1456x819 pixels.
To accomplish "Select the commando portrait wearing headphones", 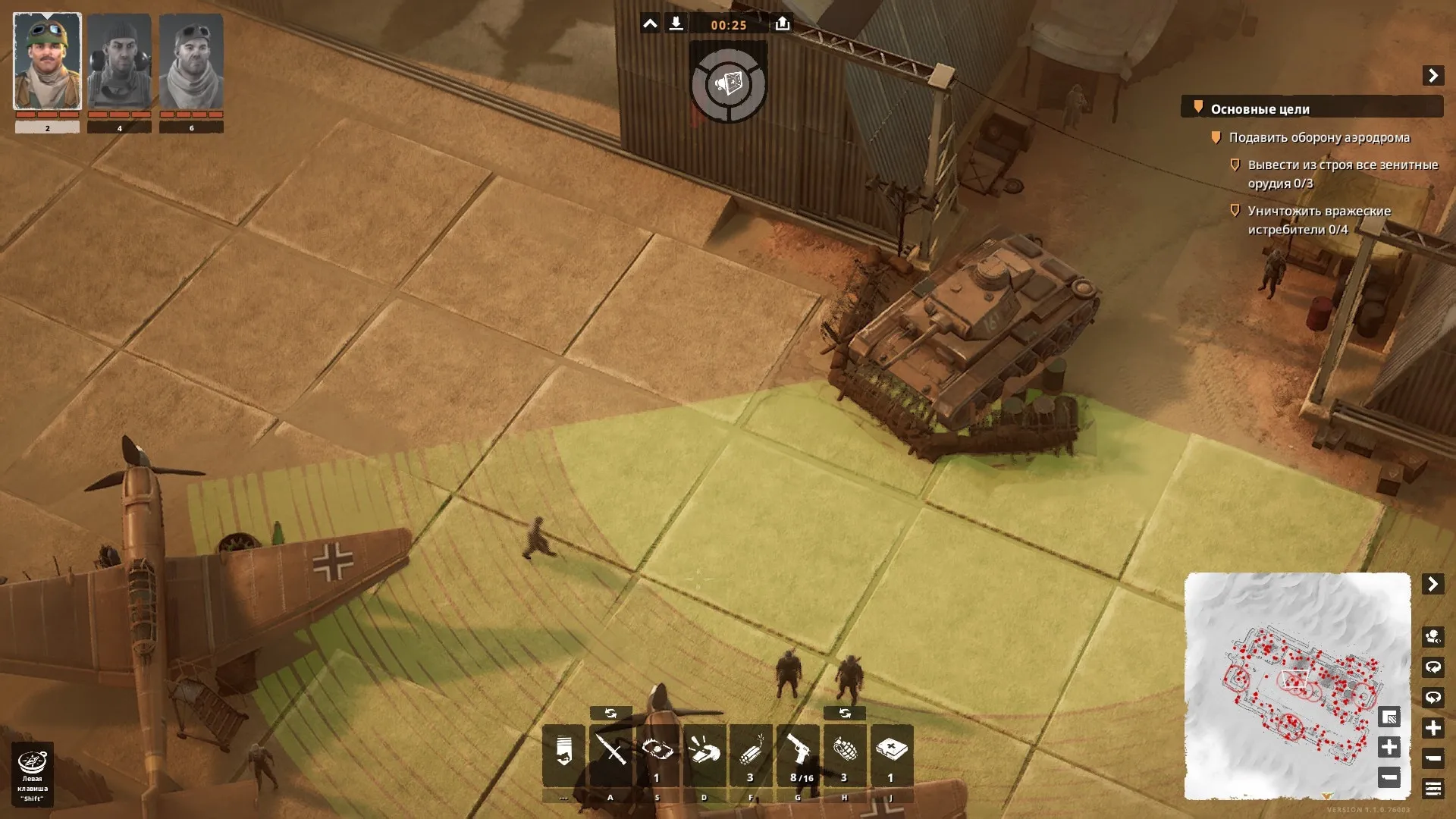I will (119, 62).
